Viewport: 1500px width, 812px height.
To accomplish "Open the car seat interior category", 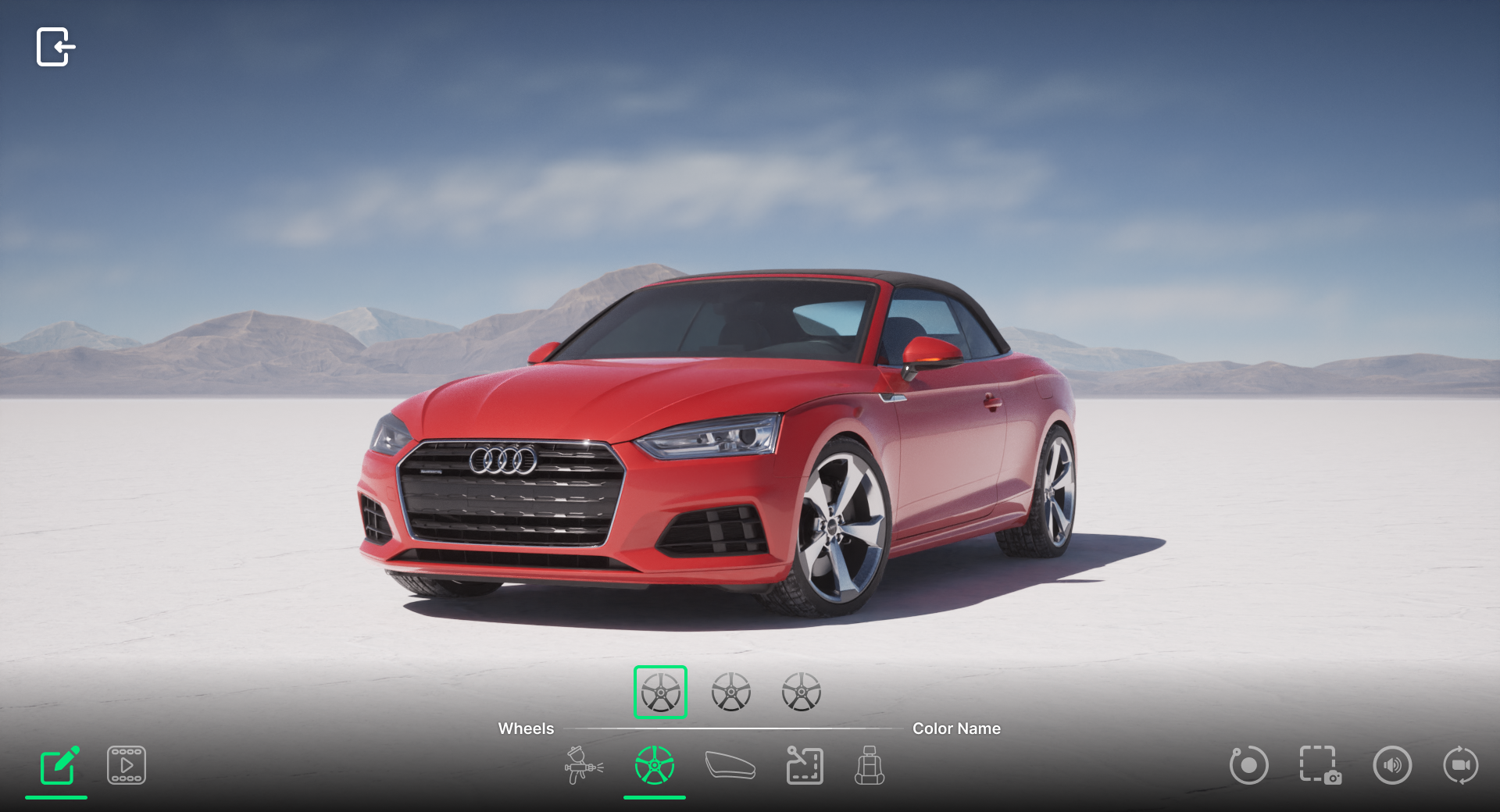I will [870, 765].
